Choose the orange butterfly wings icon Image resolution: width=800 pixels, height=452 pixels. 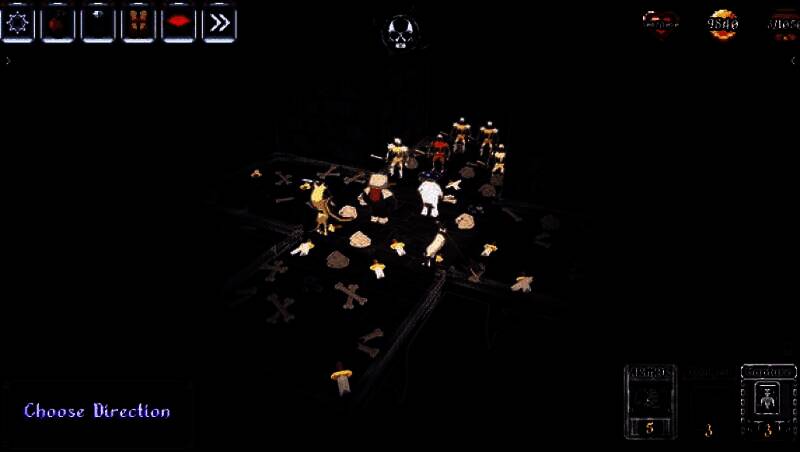point(138,22)
